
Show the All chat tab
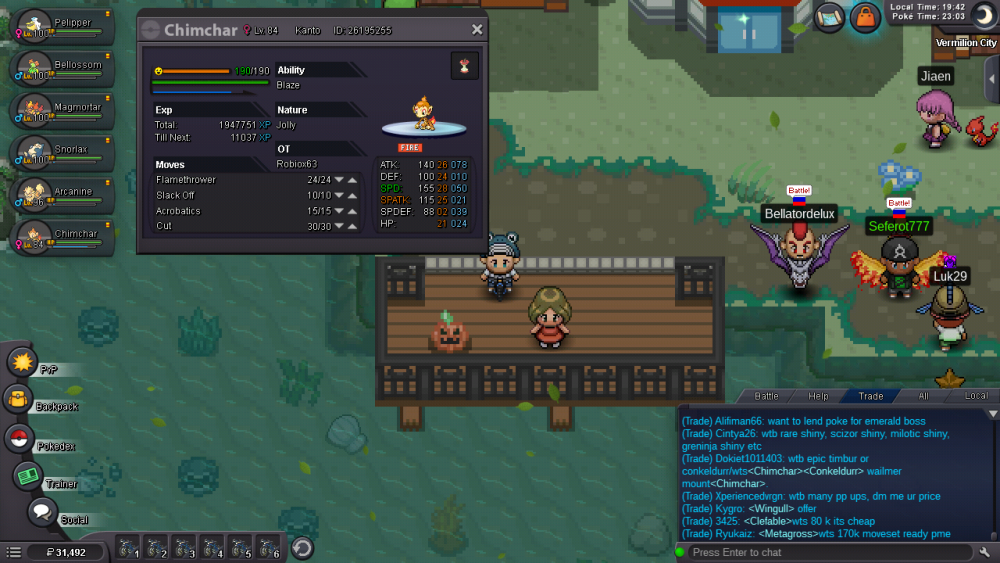pos(923,396)
